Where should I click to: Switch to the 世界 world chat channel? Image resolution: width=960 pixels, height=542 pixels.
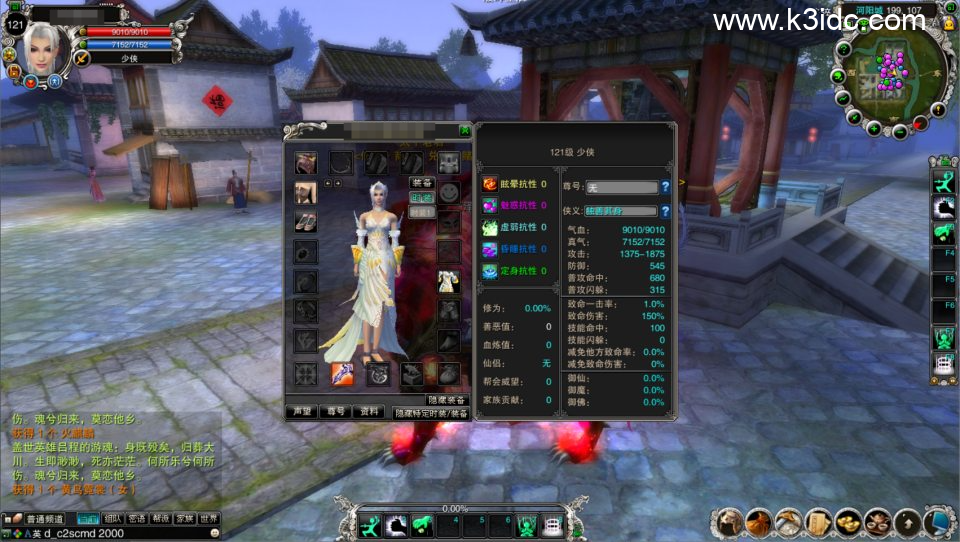pyautogui.click(x=209, y=519)
